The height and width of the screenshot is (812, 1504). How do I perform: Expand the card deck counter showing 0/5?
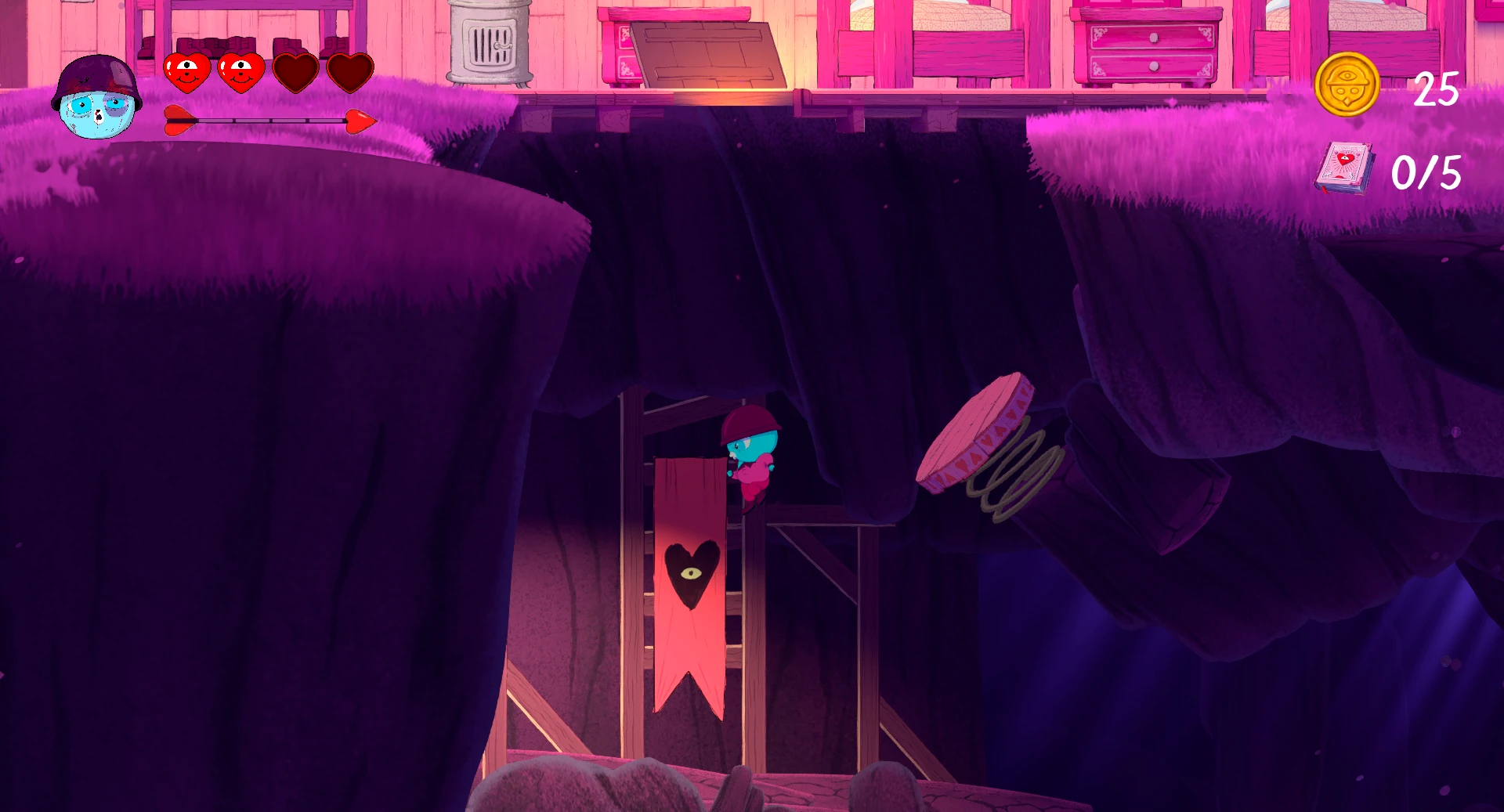(x=1427, y=174)
